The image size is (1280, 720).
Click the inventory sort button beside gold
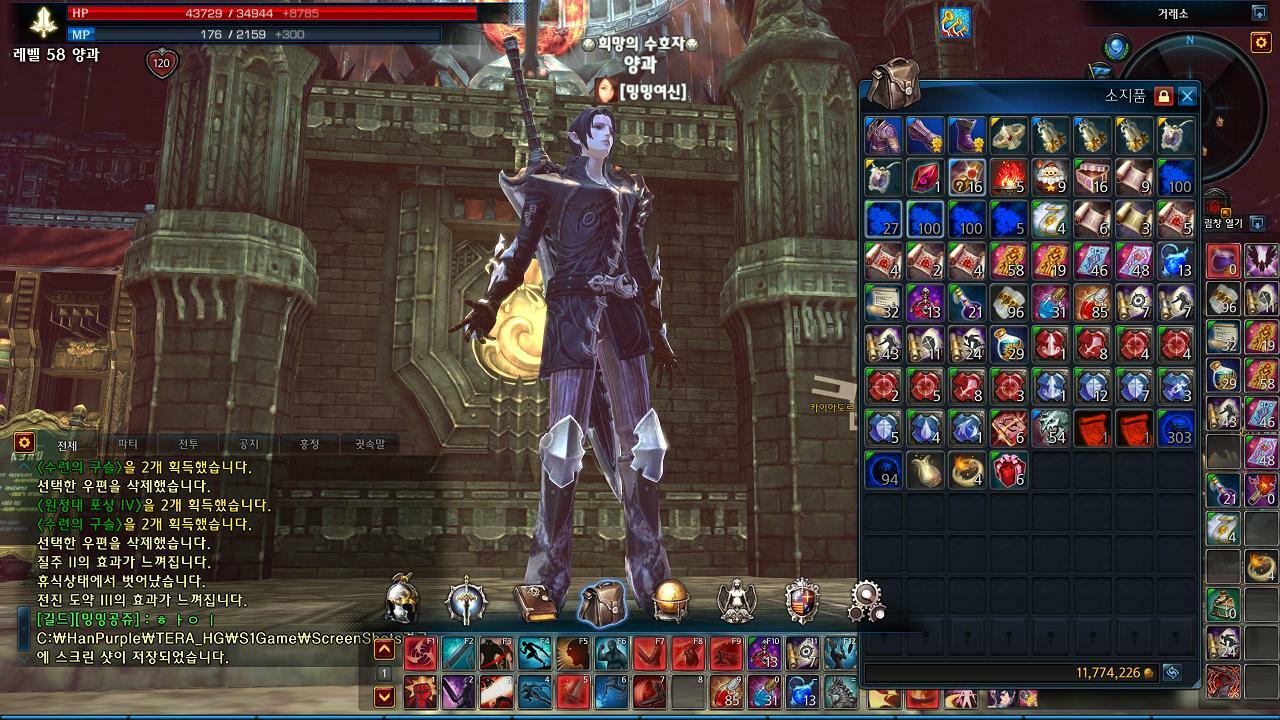point(1171,673)
